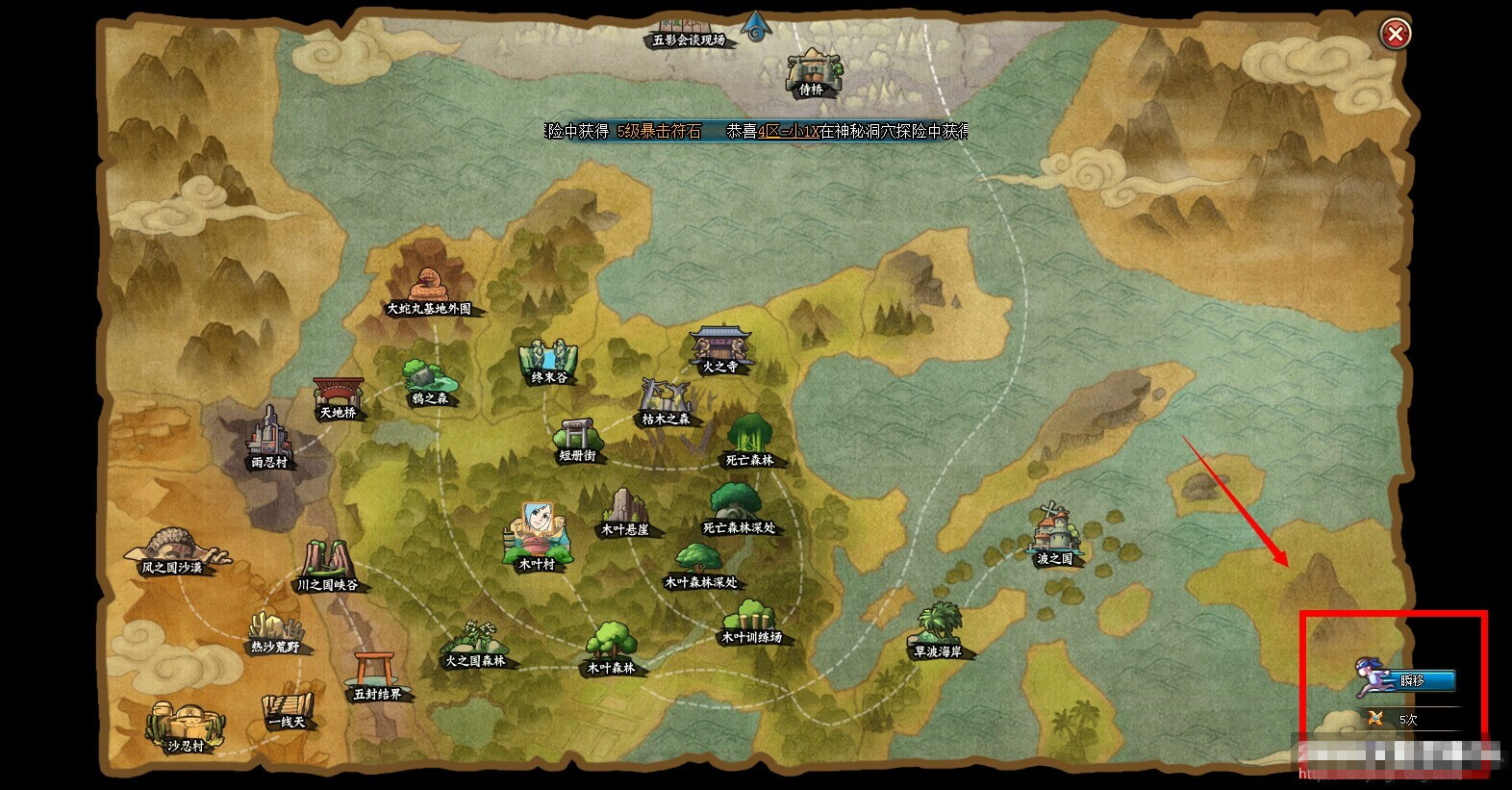
Task: Go to 草波海岸 coast location
Action: pyautogui.click(x=938, y=630)
